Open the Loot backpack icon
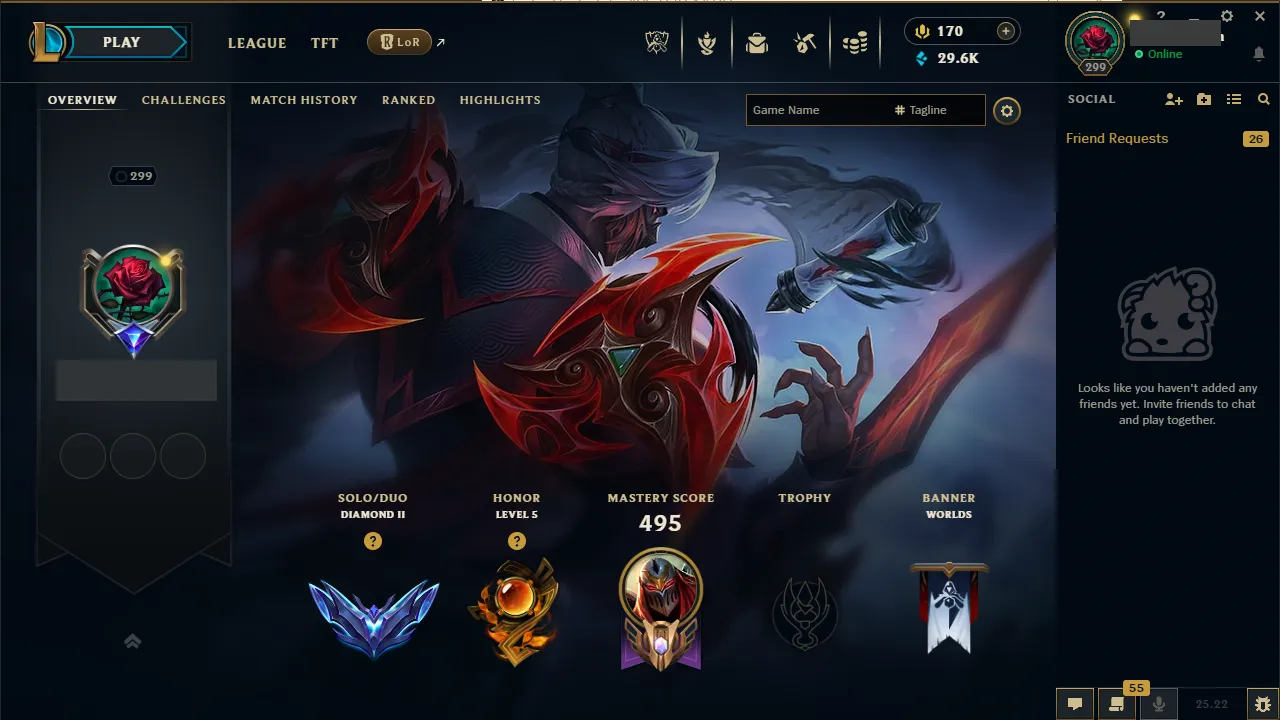 [x=757, y=42]
